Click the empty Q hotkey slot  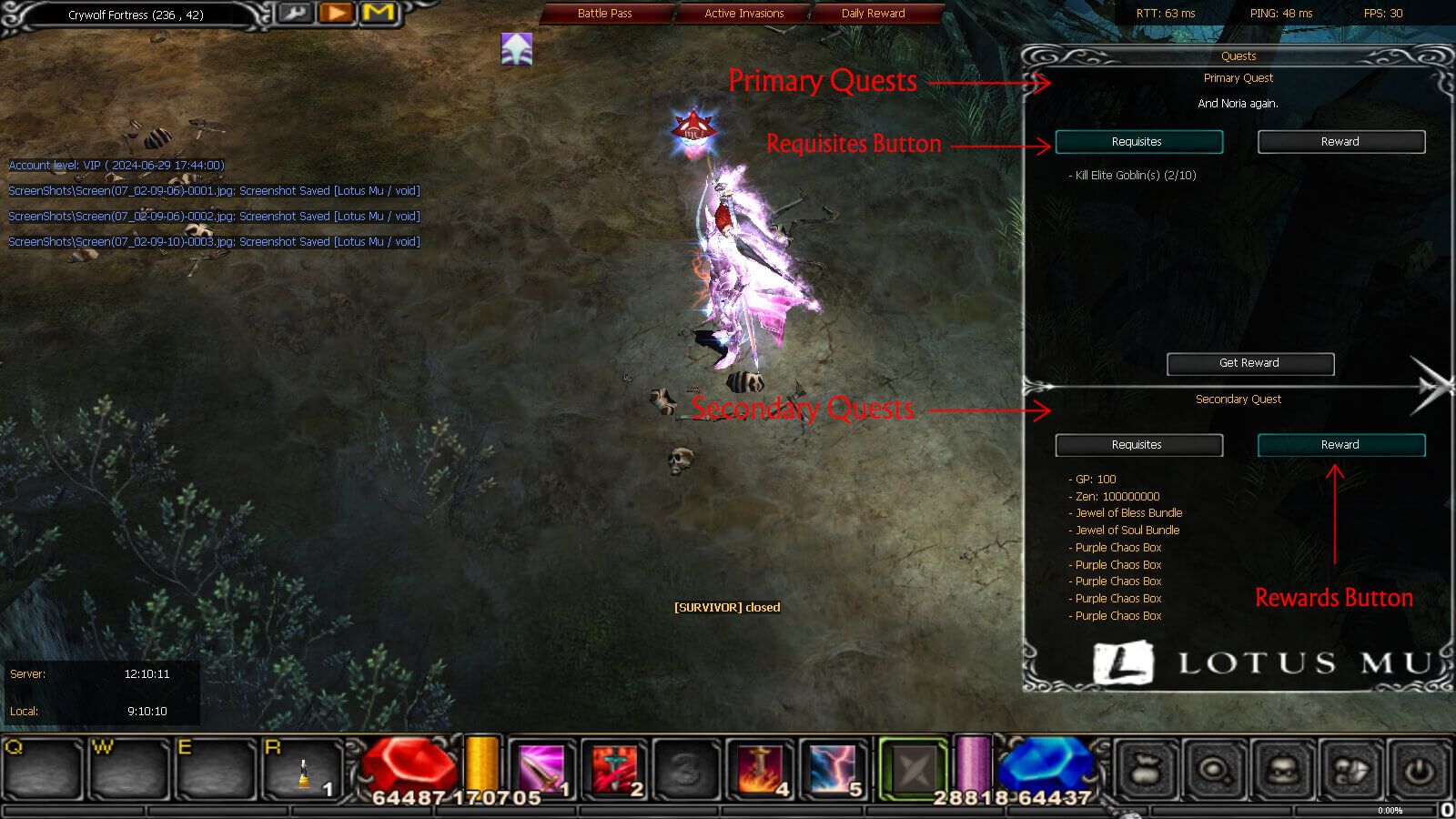tap(44, 769)
